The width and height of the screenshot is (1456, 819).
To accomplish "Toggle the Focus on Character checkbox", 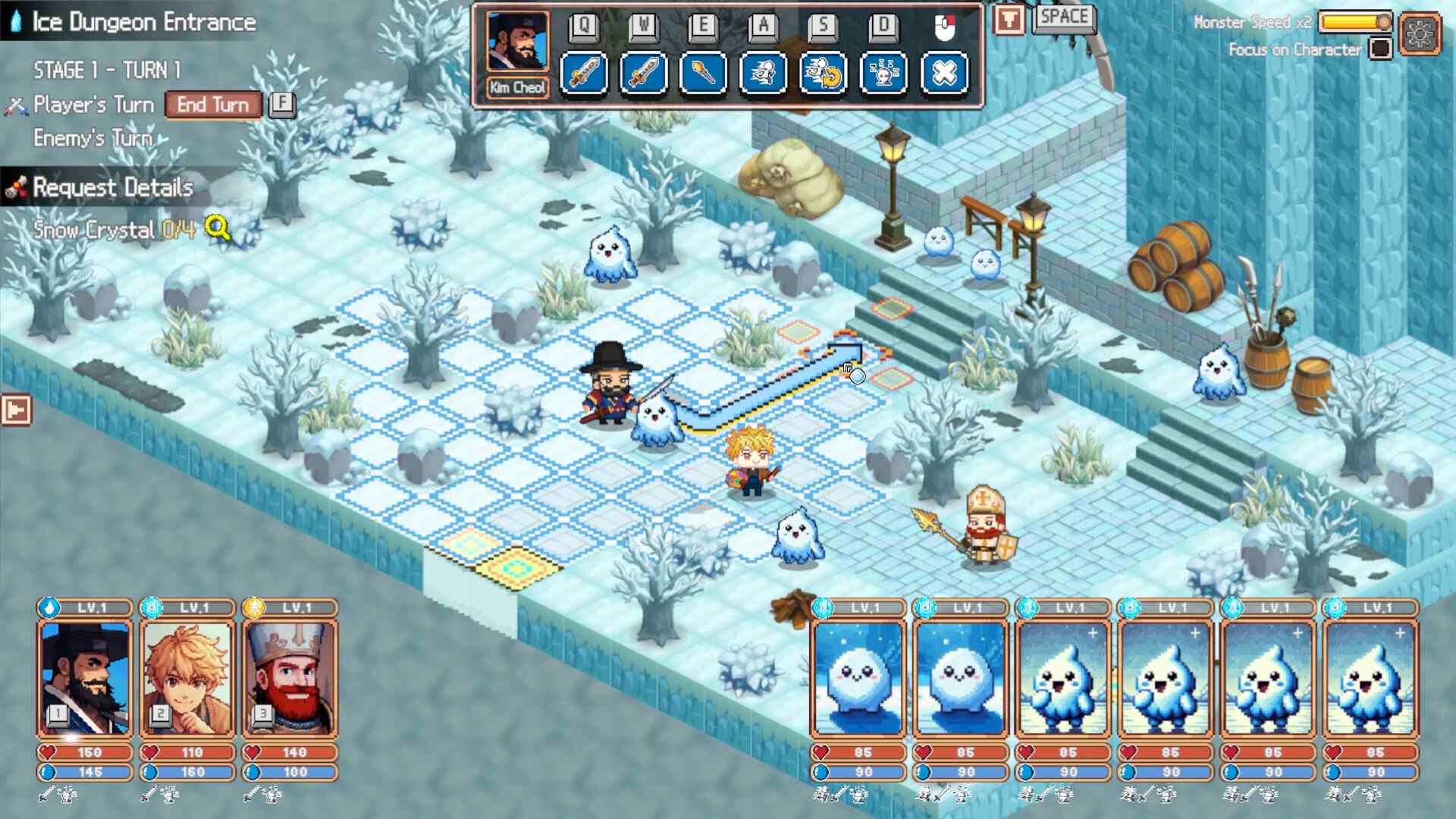I will pyautogui.click(x=1381, y=49).
